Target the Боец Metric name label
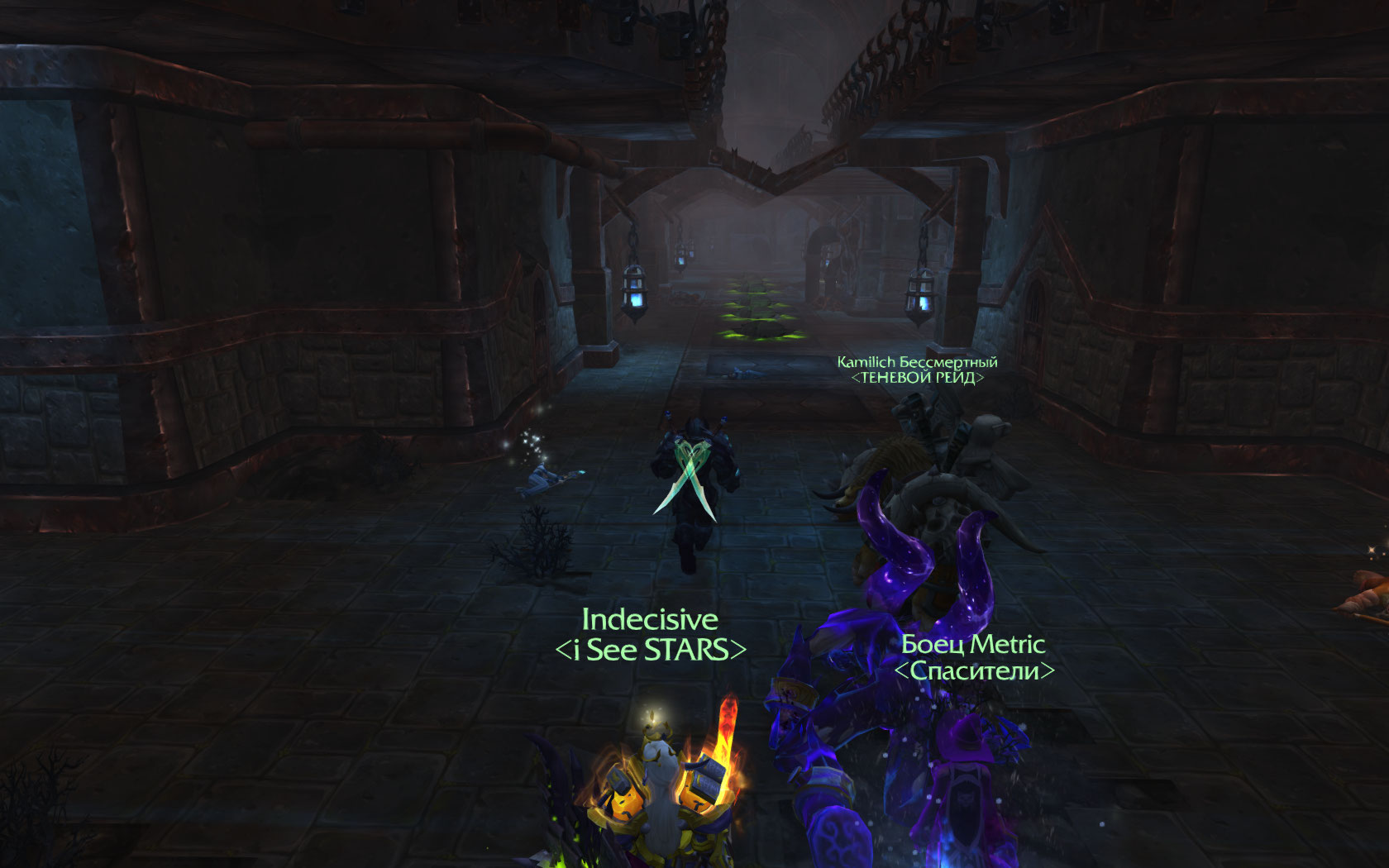Screen dimensions: 1389x868 tap(973, 644)
